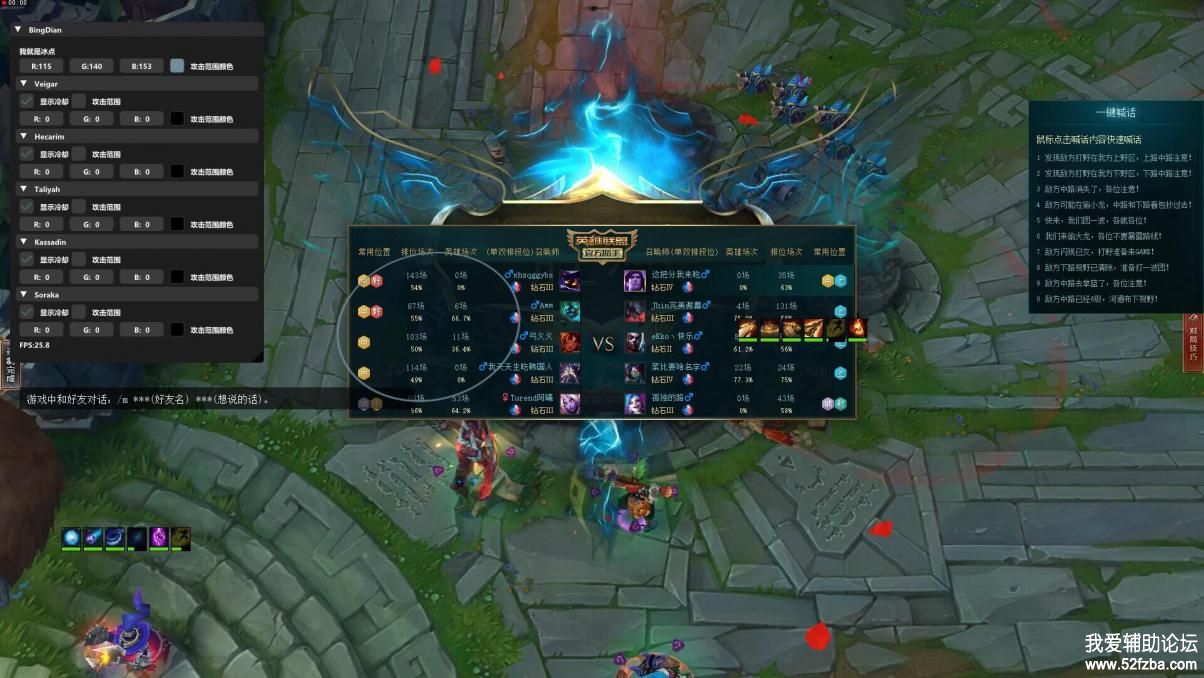Send quick shout 0 about mid reaching level 6

(x=1100, y=298)
